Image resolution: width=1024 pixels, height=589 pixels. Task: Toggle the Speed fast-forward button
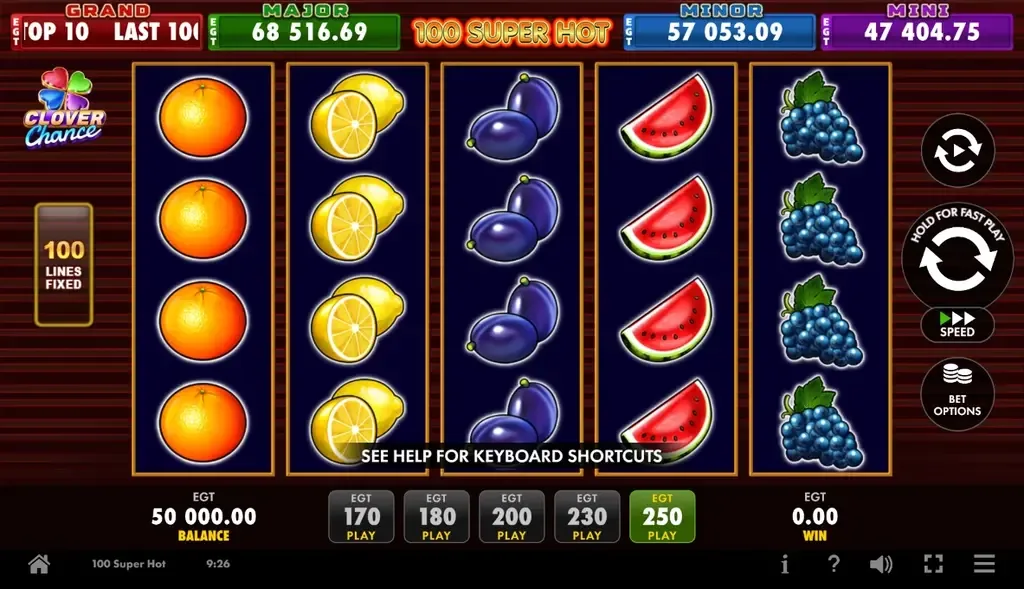click(957, 324)
